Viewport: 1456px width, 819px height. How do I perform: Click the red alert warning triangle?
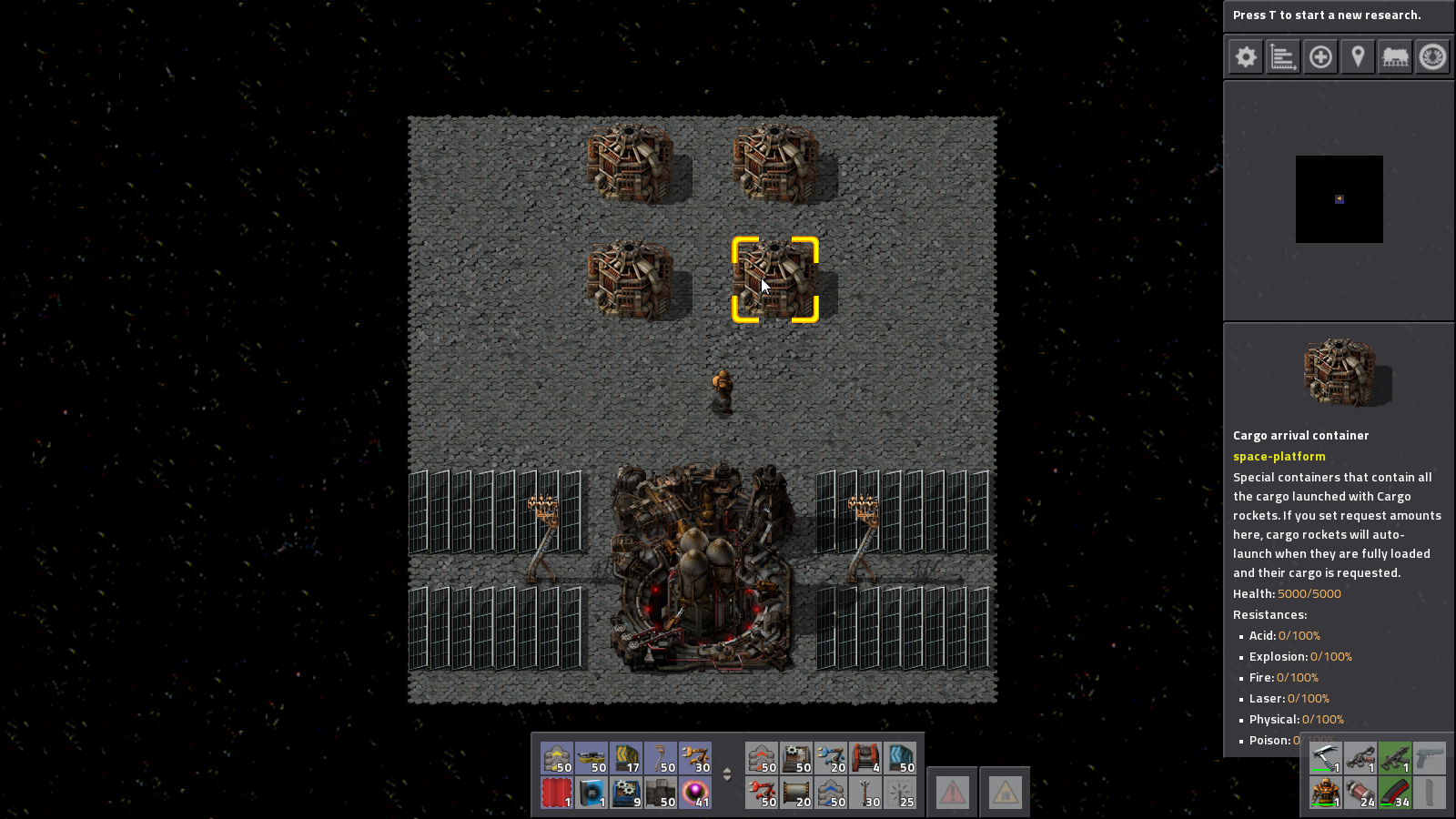[x=953, y=793]
